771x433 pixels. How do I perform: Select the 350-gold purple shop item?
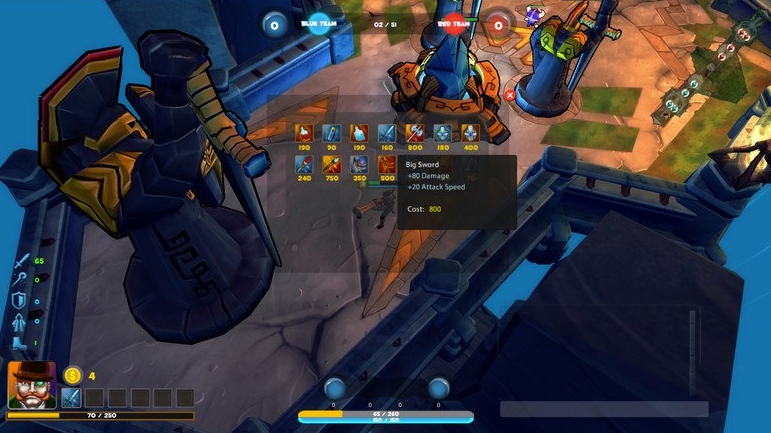click(359, 164)
